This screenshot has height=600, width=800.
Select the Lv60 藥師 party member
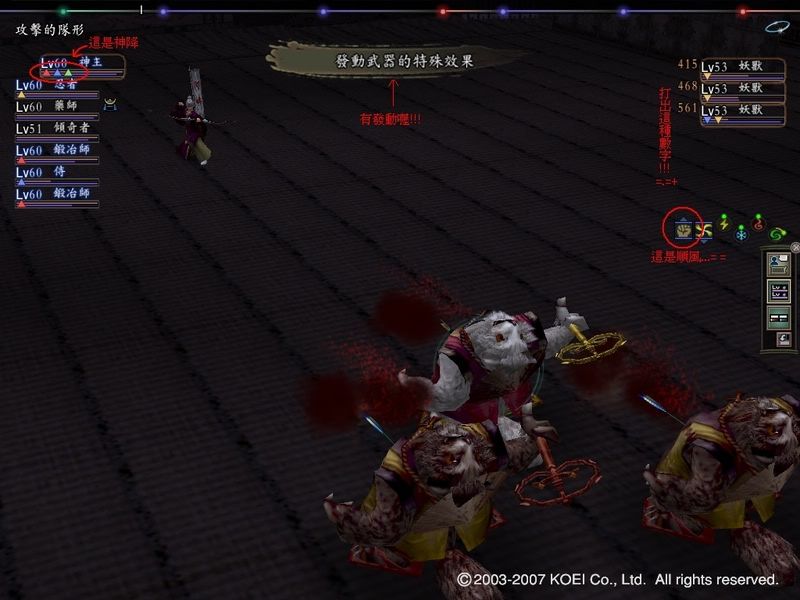point(60,107)
